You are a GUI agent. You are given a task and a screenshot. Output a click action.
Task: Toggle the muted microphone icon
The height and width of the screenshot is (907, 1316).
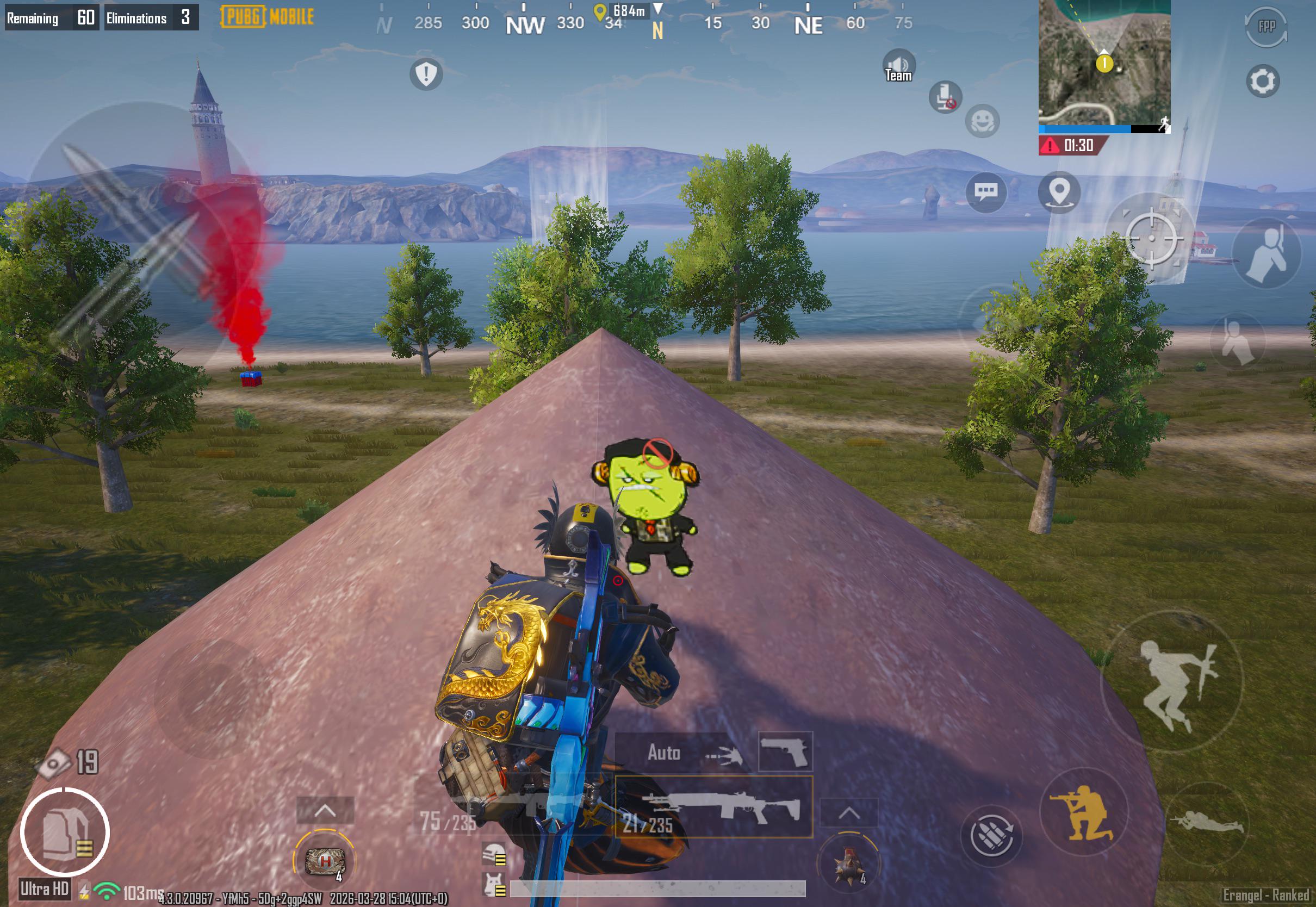click(x=945, y=97)
